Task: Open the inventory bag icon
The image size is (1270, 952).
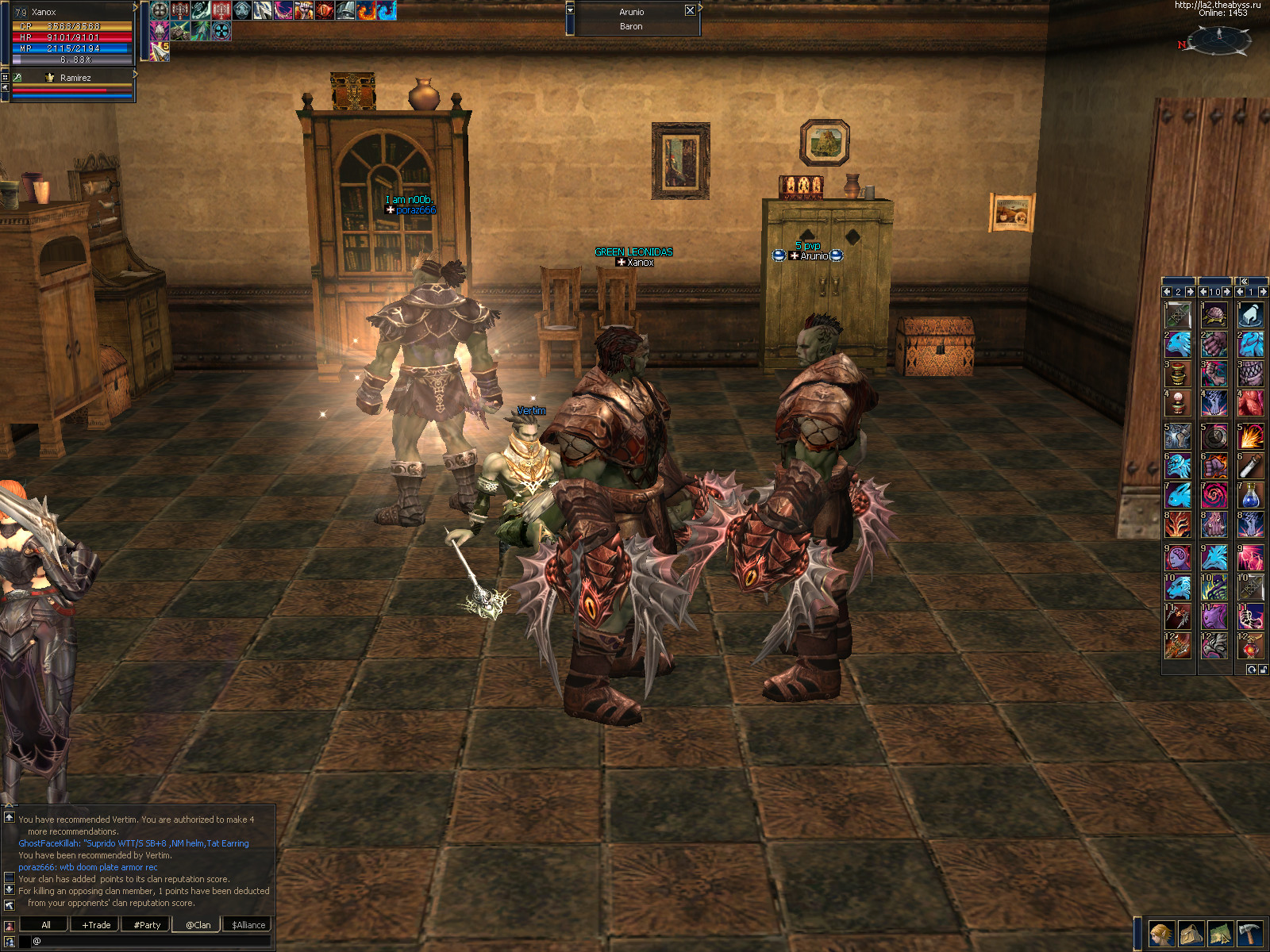Action: click(1191, 934)
